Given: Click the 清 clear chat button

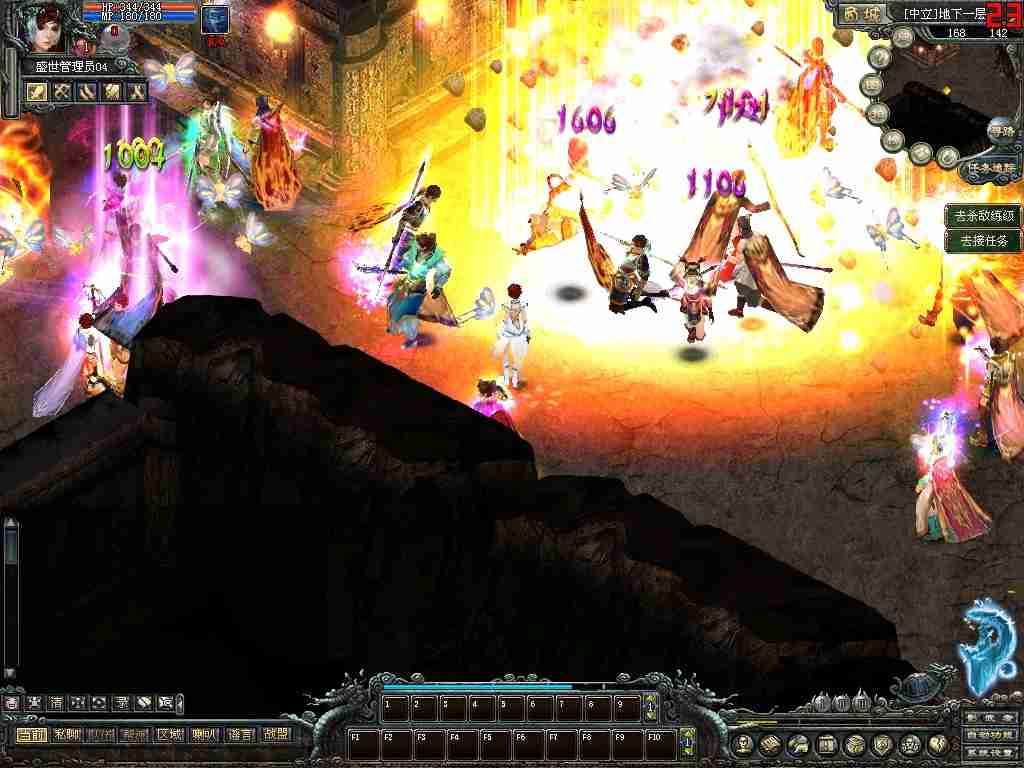Looking at the screenshot, I should coord(57,703).
